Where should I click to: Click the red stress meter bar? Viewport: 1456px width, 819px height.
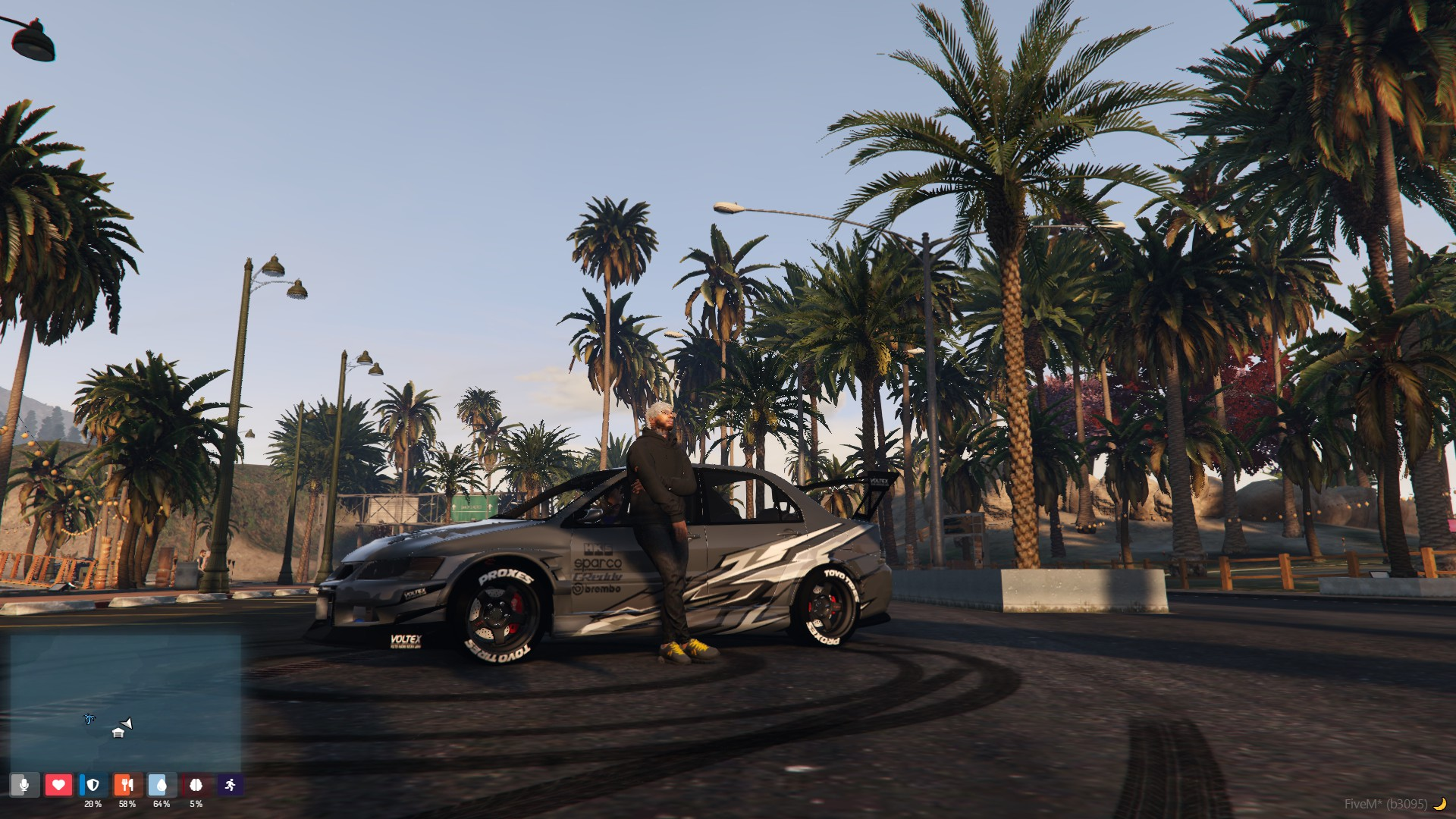(x=184, y=785)
